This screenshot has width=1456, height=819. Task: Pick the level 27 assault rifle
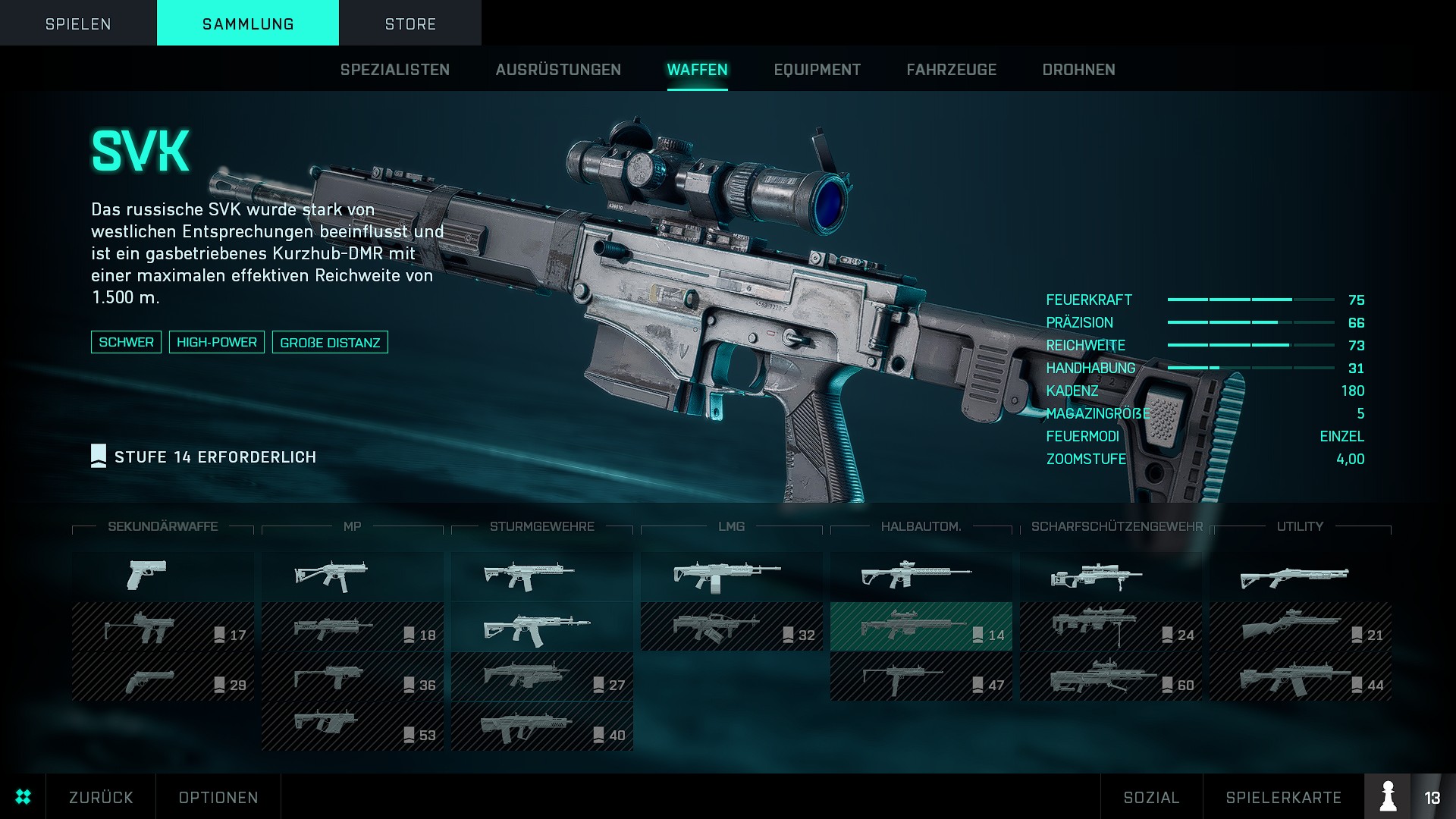coord(541,676)
